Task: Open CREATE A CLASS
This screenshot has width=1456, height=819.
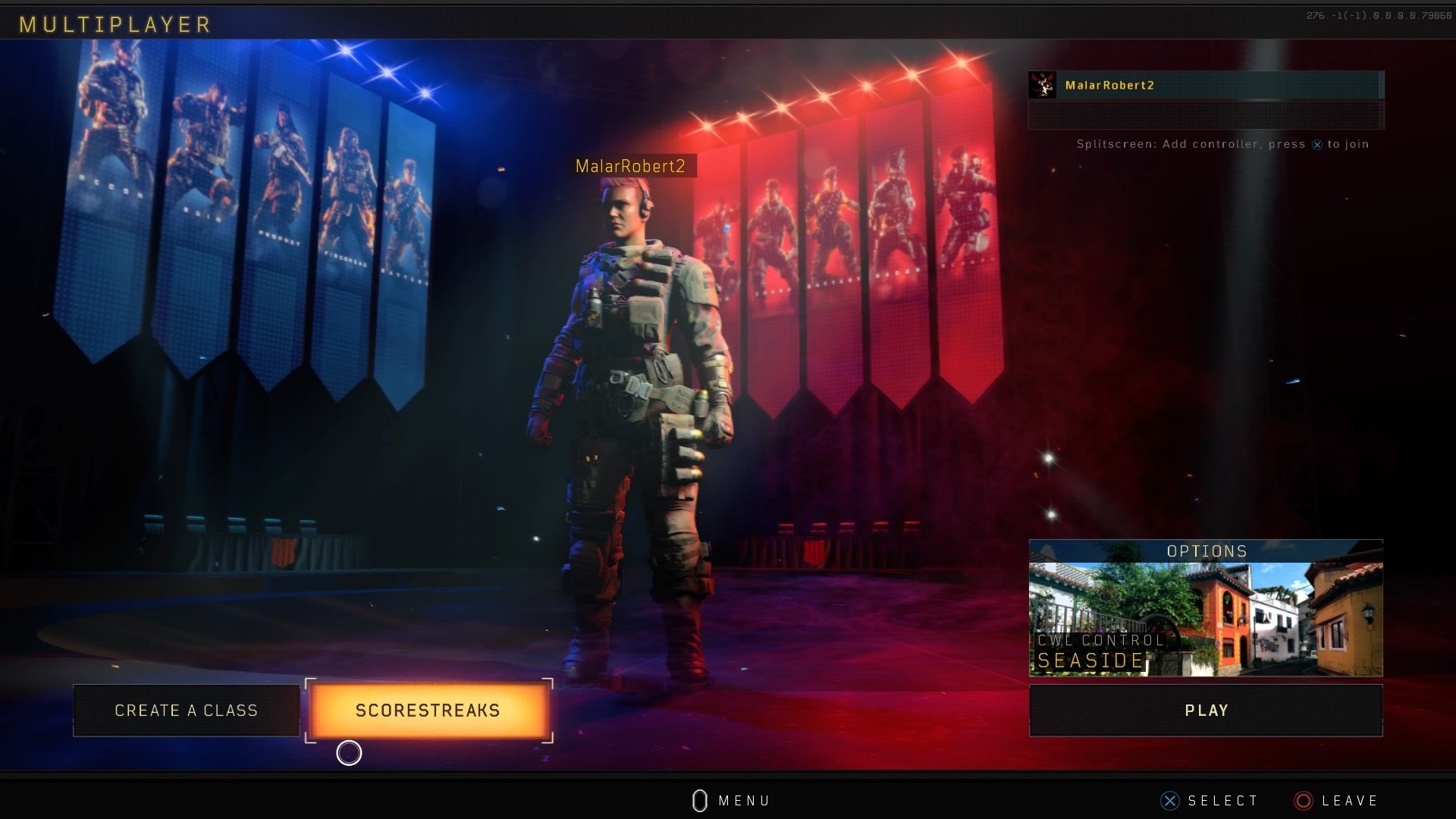Action: pyautogui.click(x=186, y=711)
